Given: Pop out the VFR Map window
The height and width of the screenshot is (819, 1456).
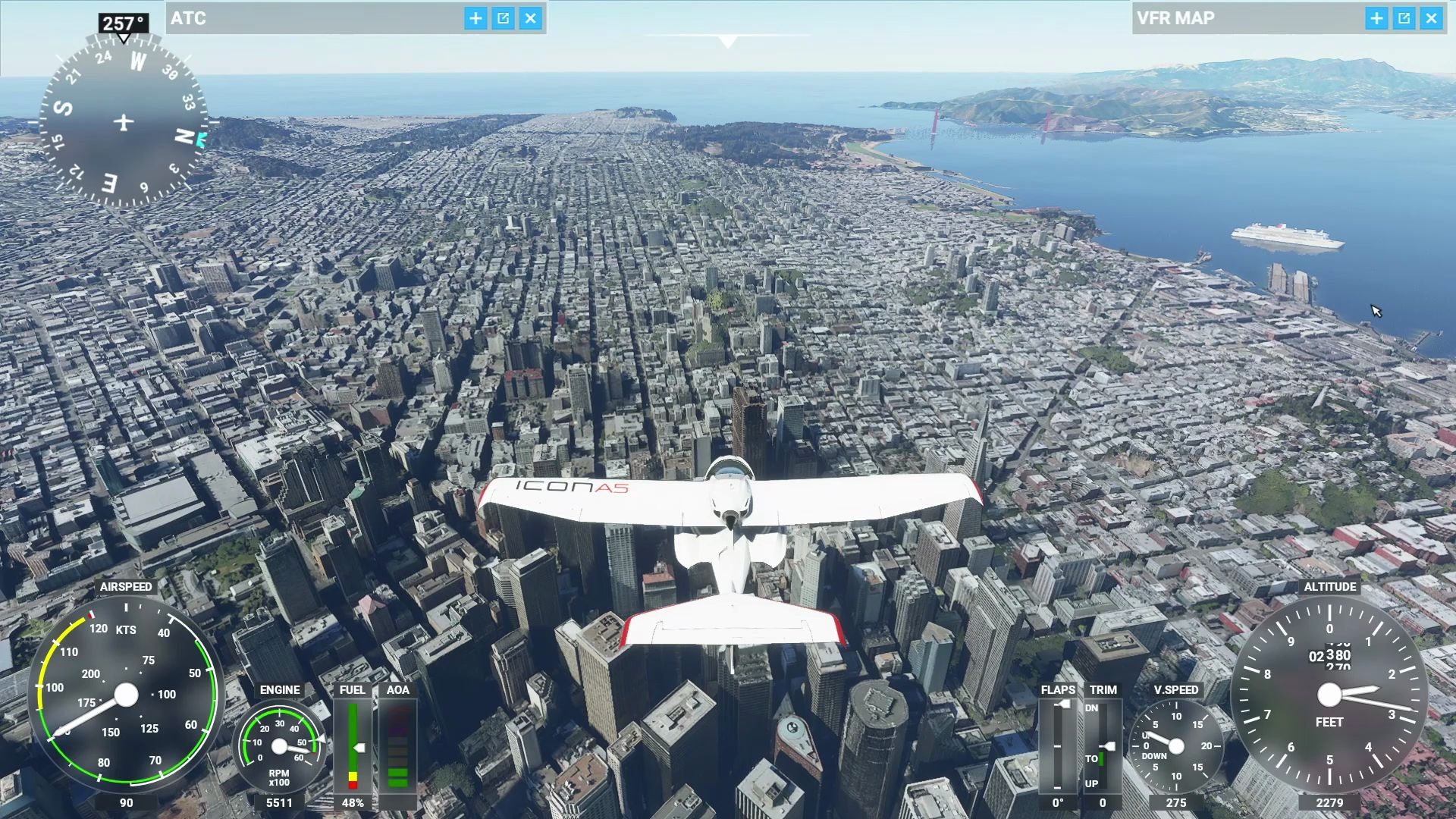Looking at the screenshot, I should click(1404, 18).
